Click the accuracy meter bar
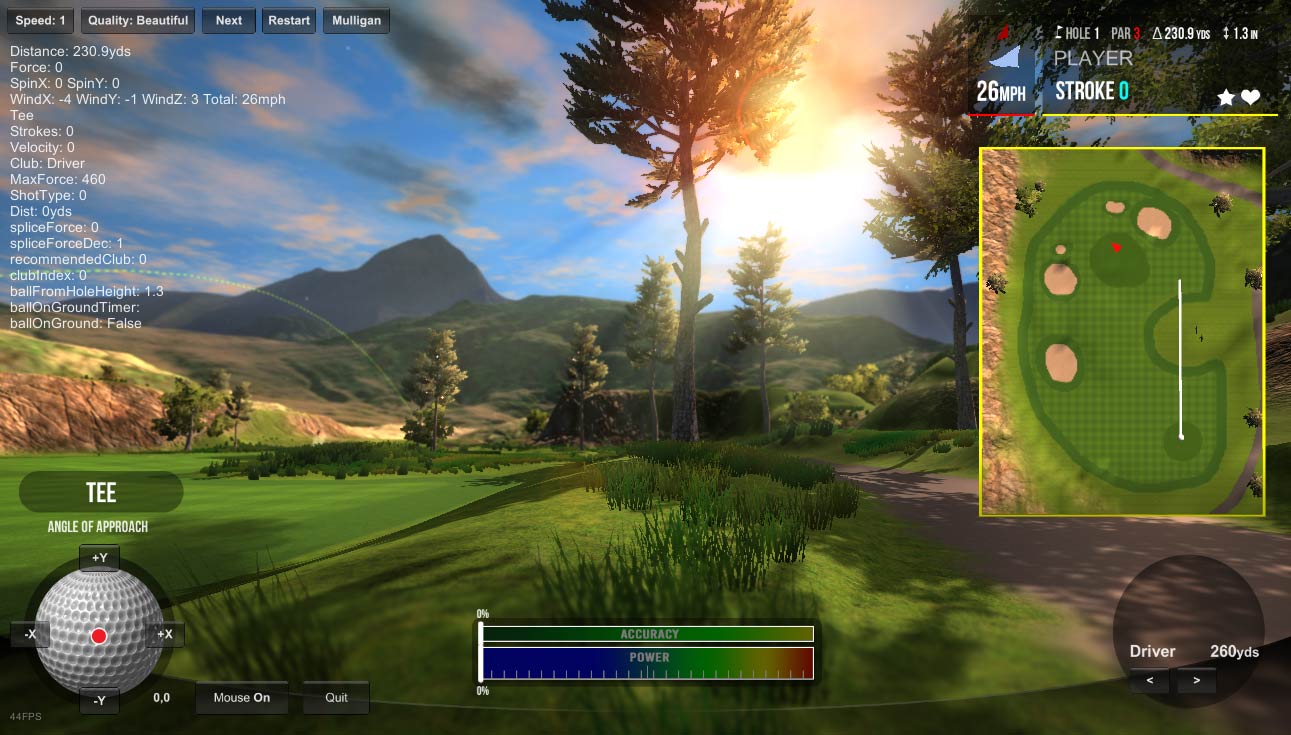 tap(647, 634)
